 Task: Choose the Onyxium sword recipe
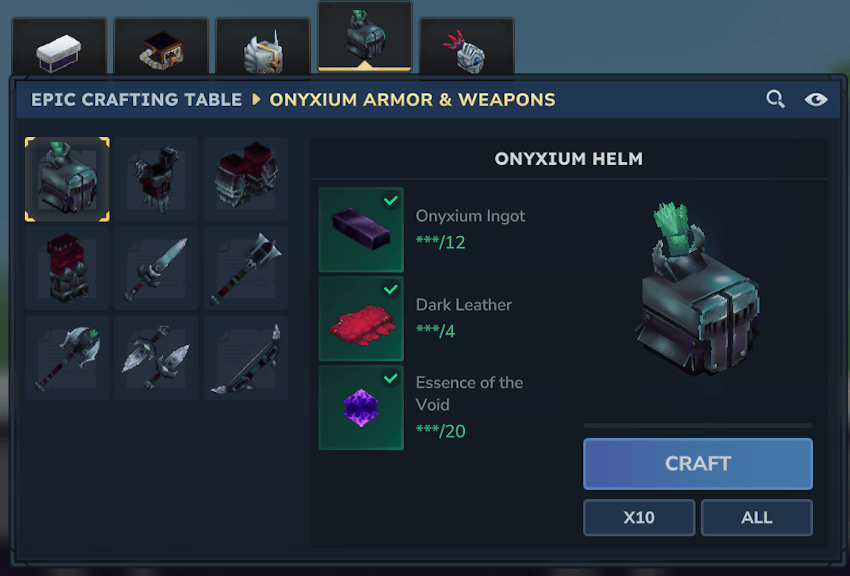coord(157,269)
